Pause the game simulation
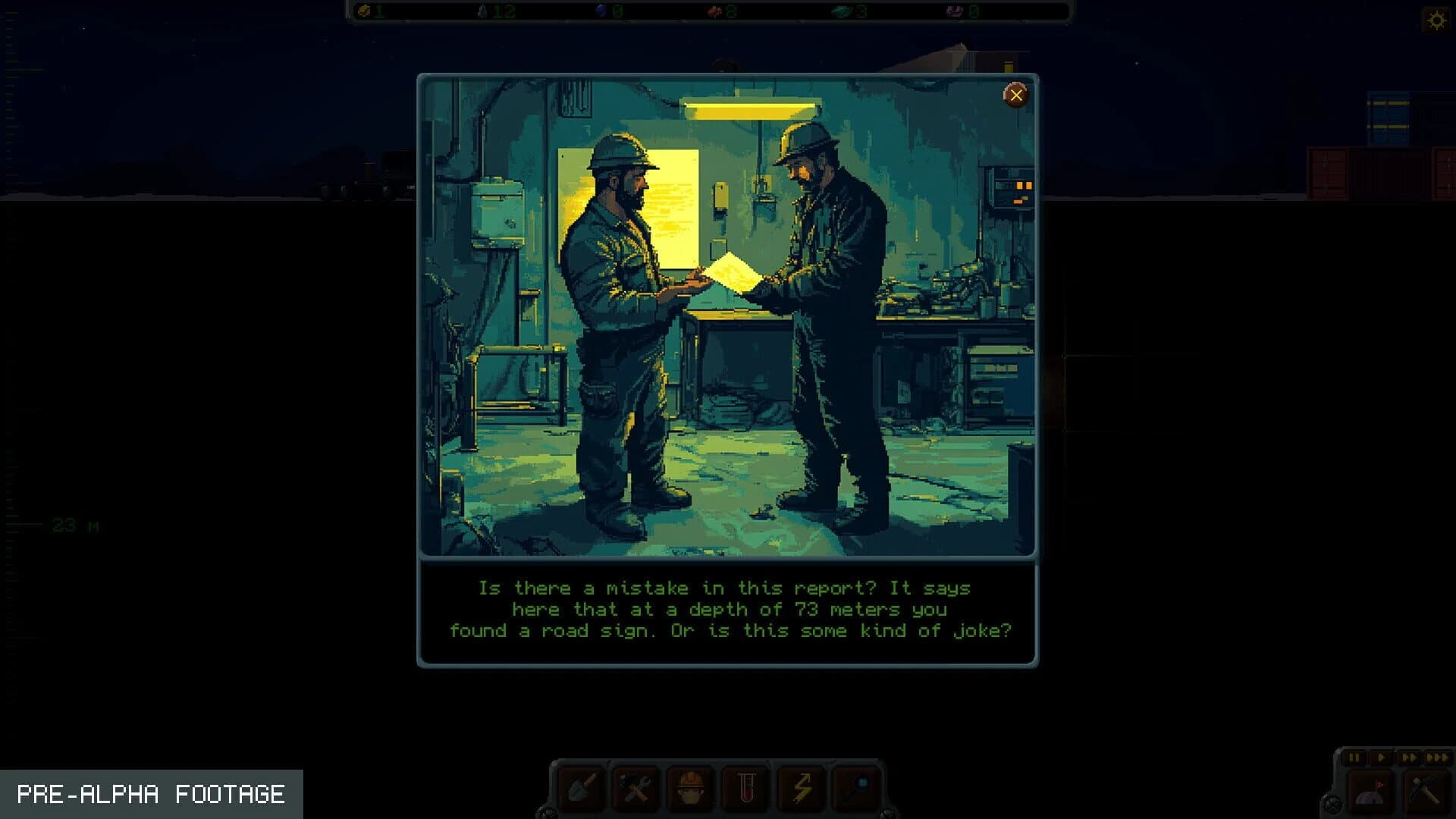Screen dimensions: 1456x819 1354,758
